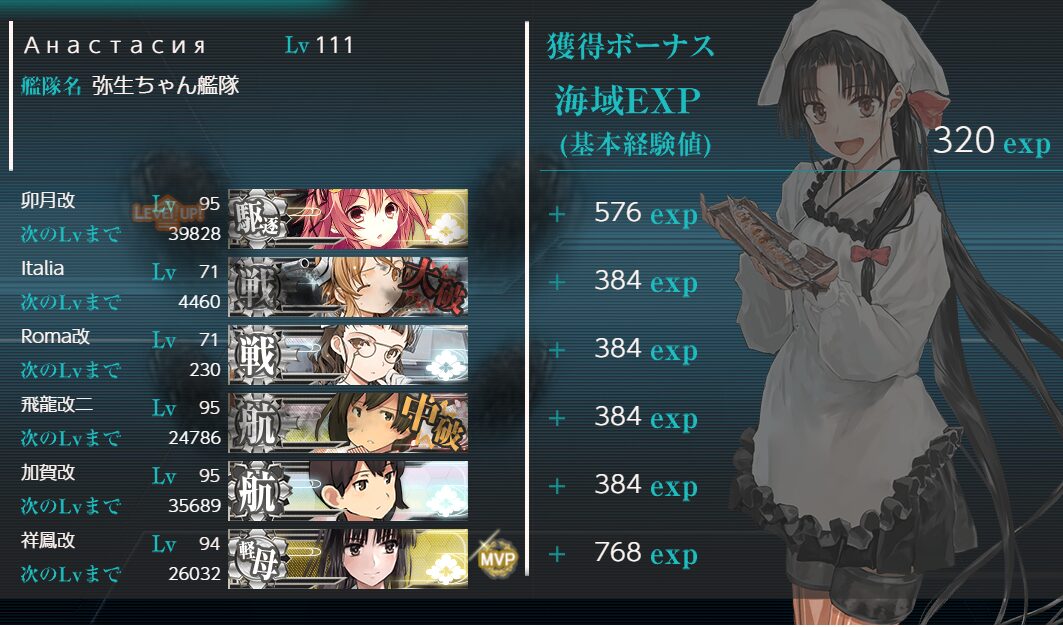This screenshot has height=627, width=1063.
Task: Click Italia's heavily damaged ship banner
Action: [x=348, y=286]
